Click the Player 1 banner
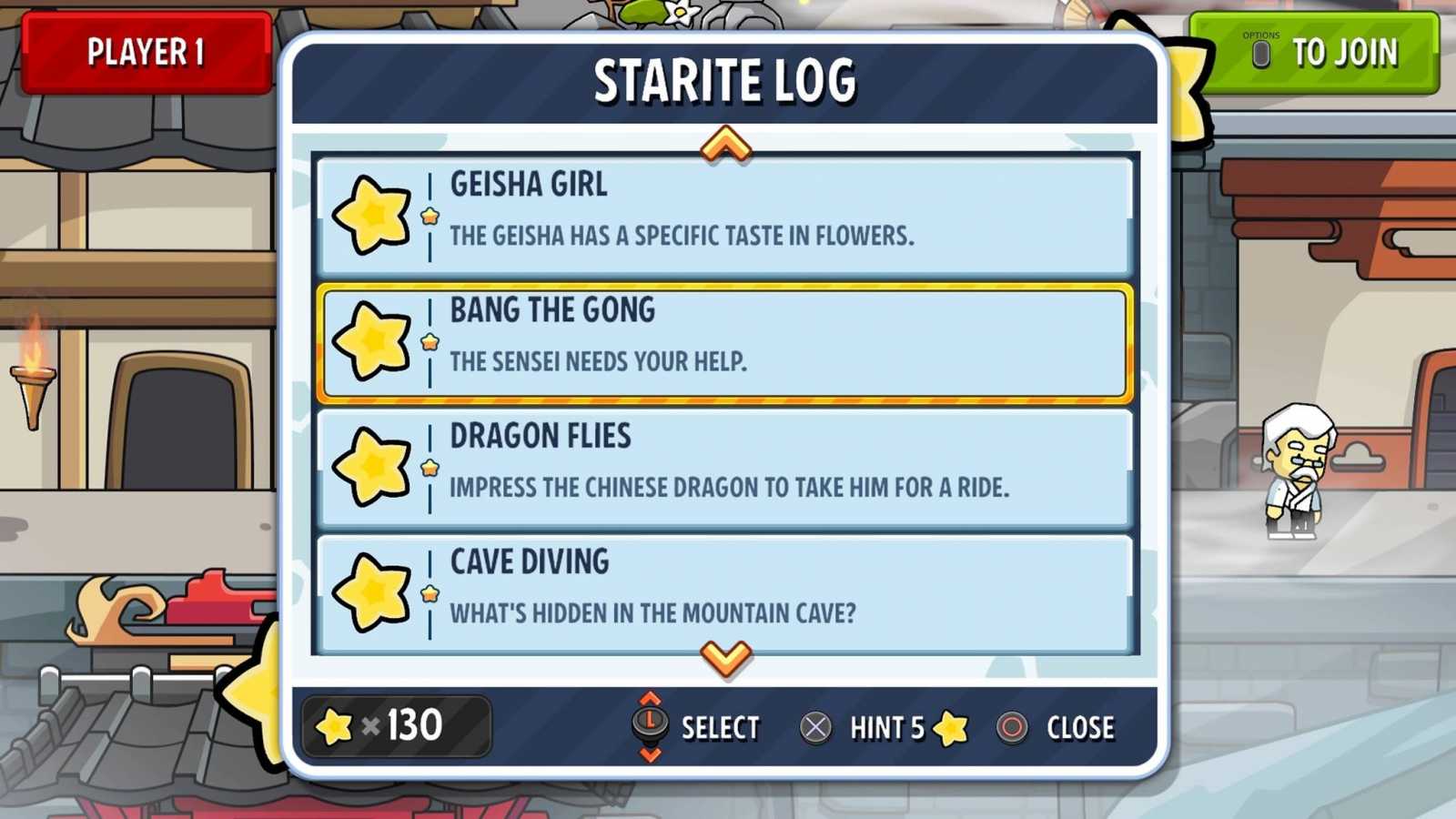The height and width of the screenshot is (819, 1456). 148,54
